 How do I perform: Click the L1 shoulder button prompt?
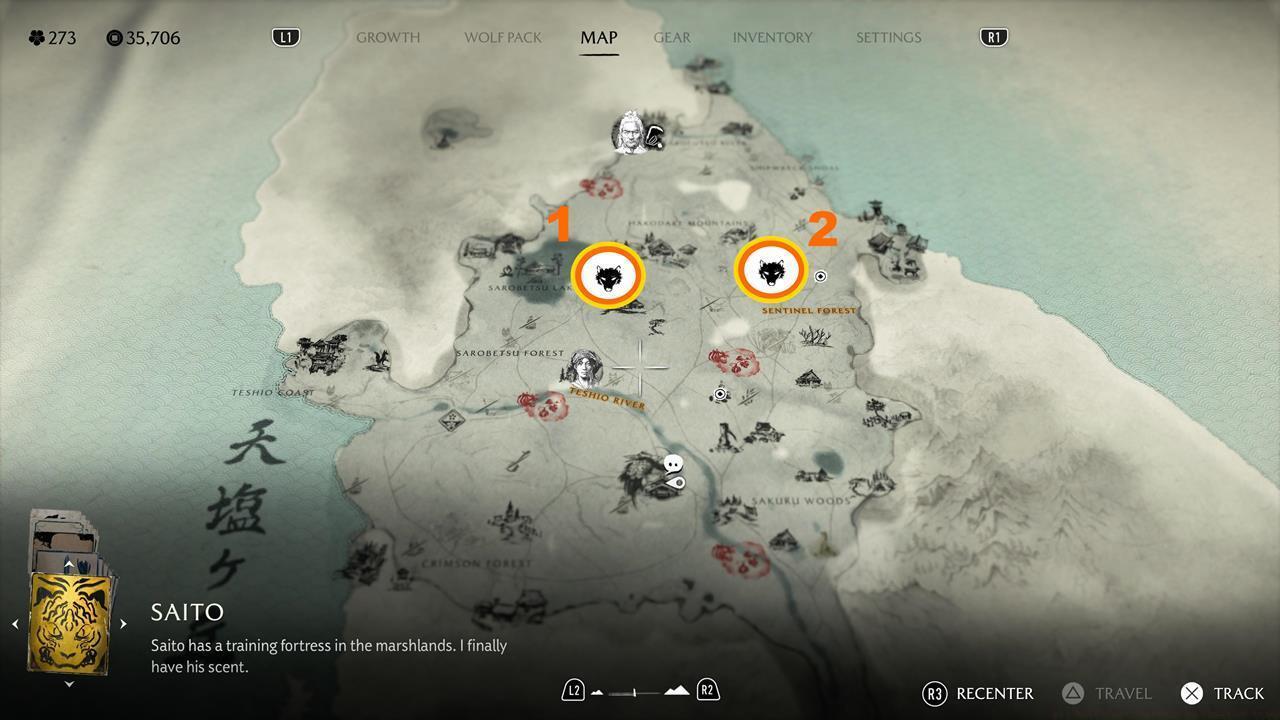(x=285, y=36)
